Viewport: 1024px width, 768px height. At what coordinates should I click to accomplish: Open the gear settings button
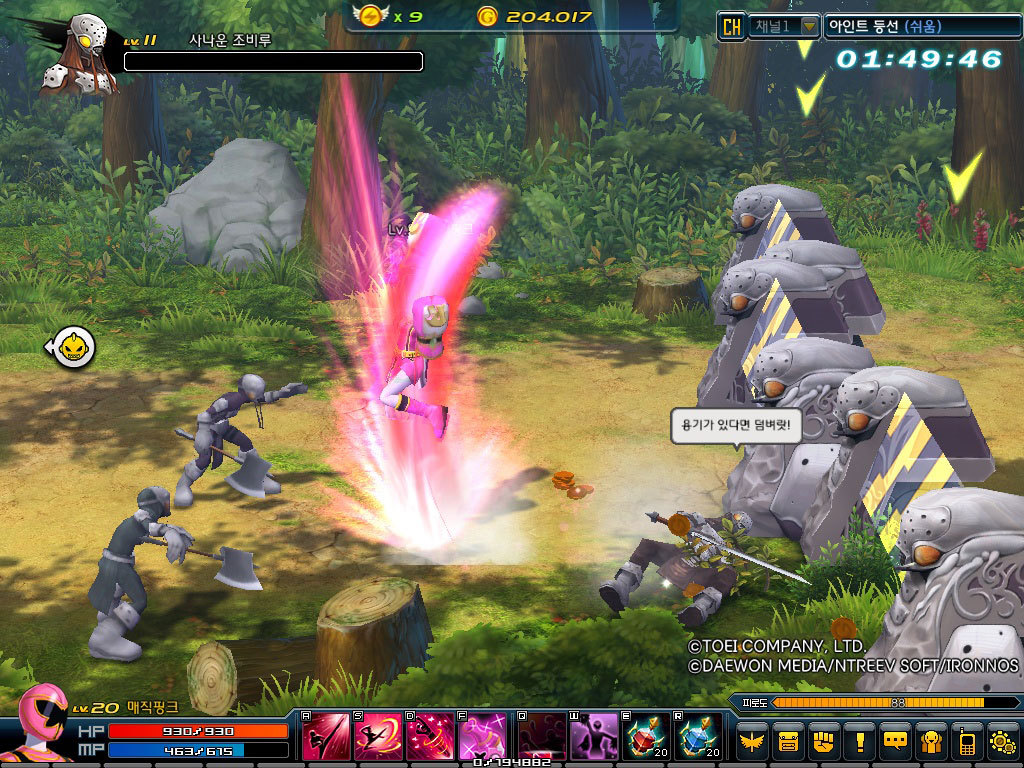(1001, 741)
